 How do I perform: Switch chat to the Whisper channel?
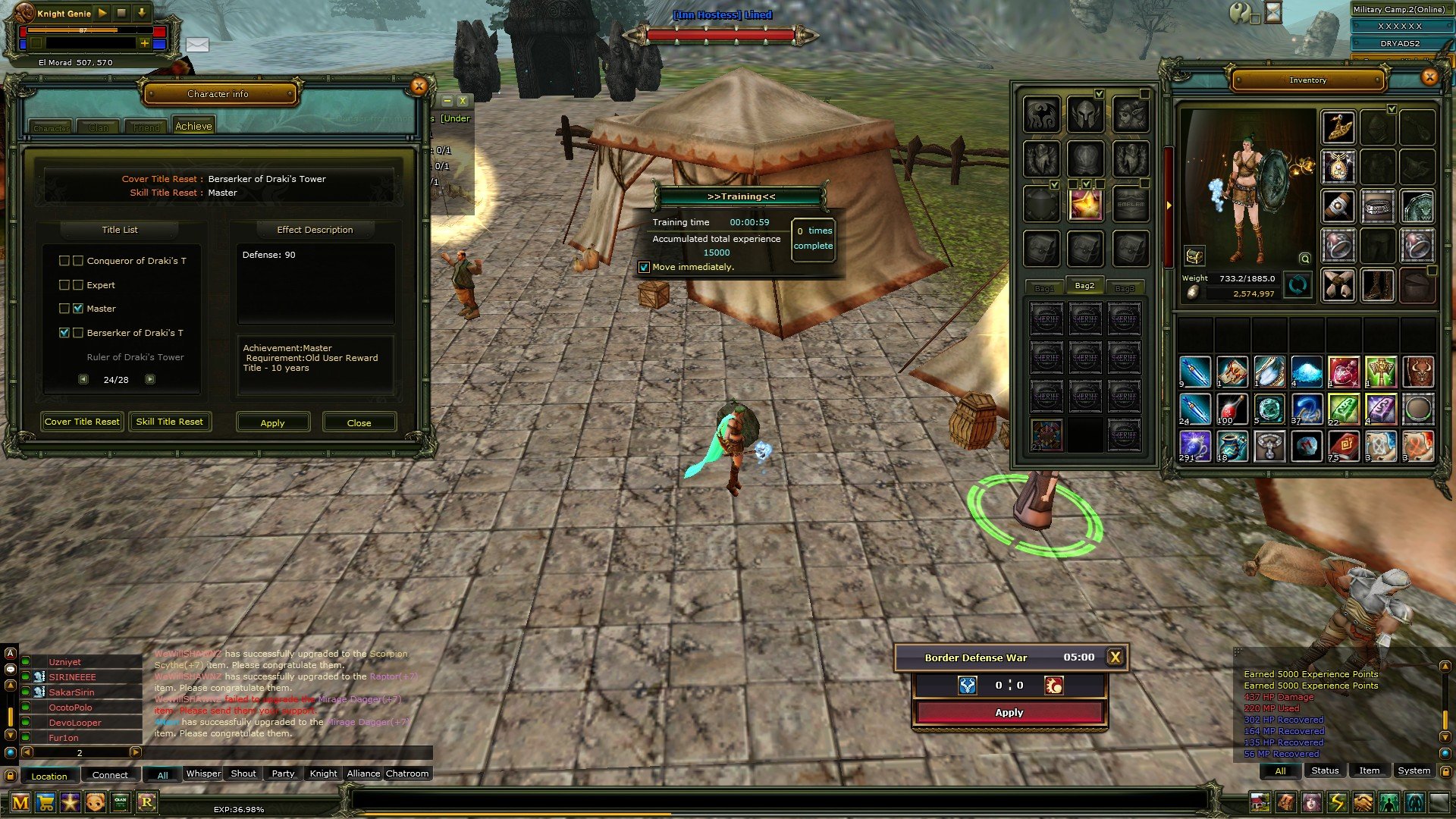[x=203, y=773]
